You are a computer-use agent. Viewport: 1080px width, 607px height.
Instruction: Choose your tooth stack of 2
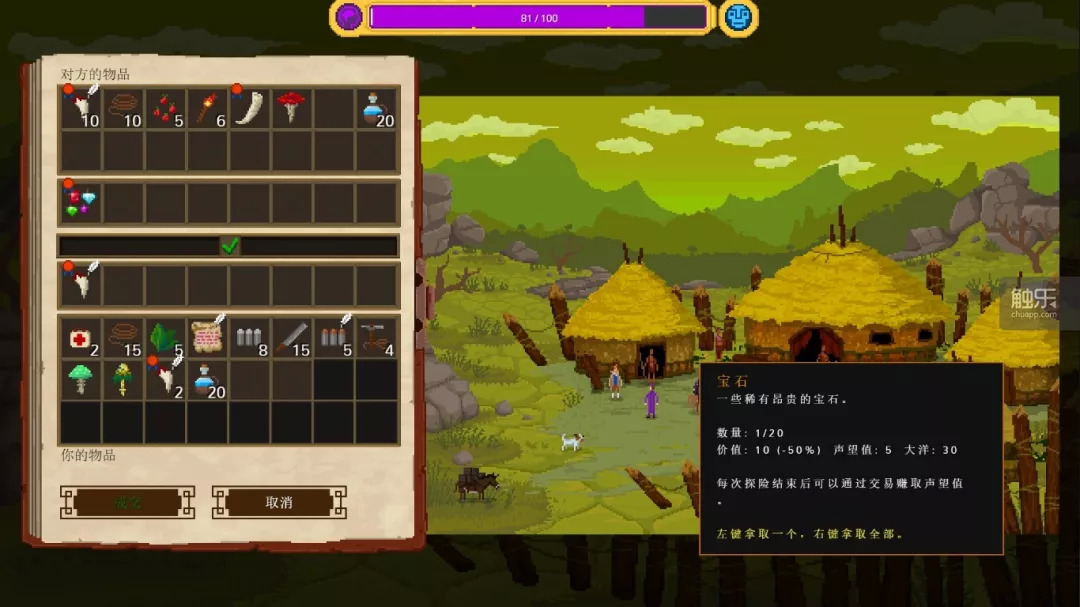[165, 380]
